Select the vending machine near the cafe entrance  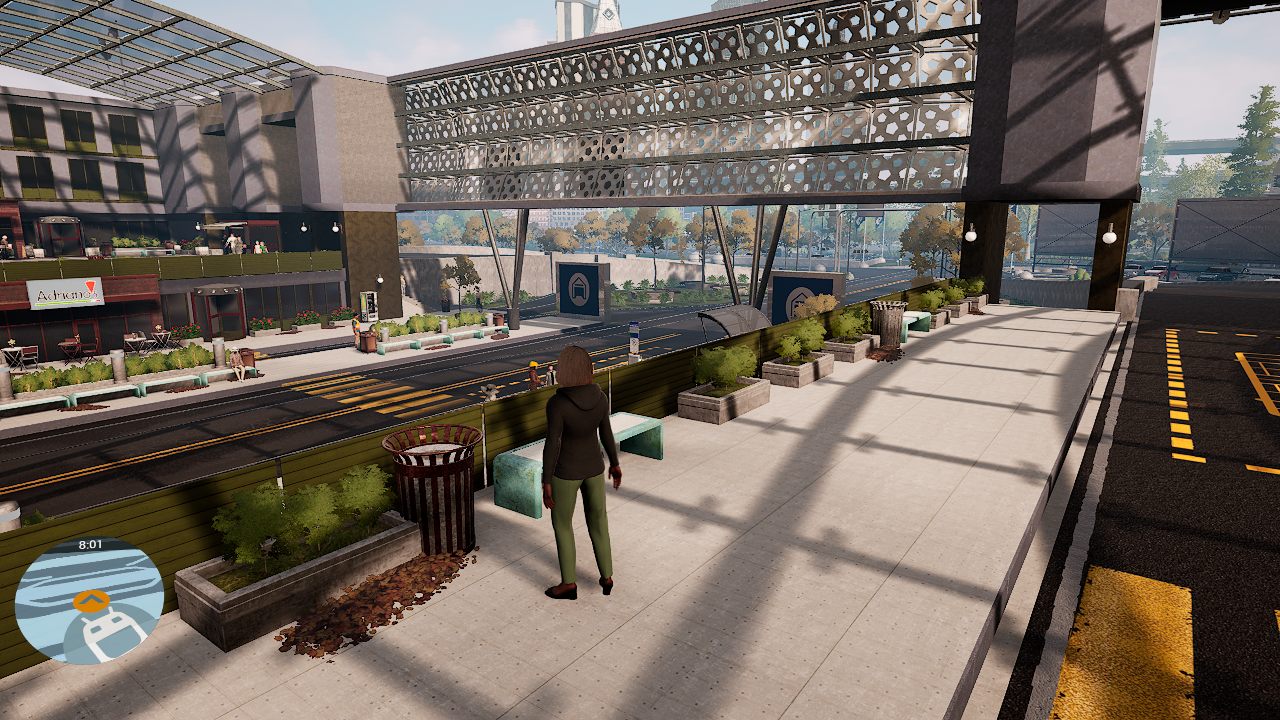tap(370, 306)
